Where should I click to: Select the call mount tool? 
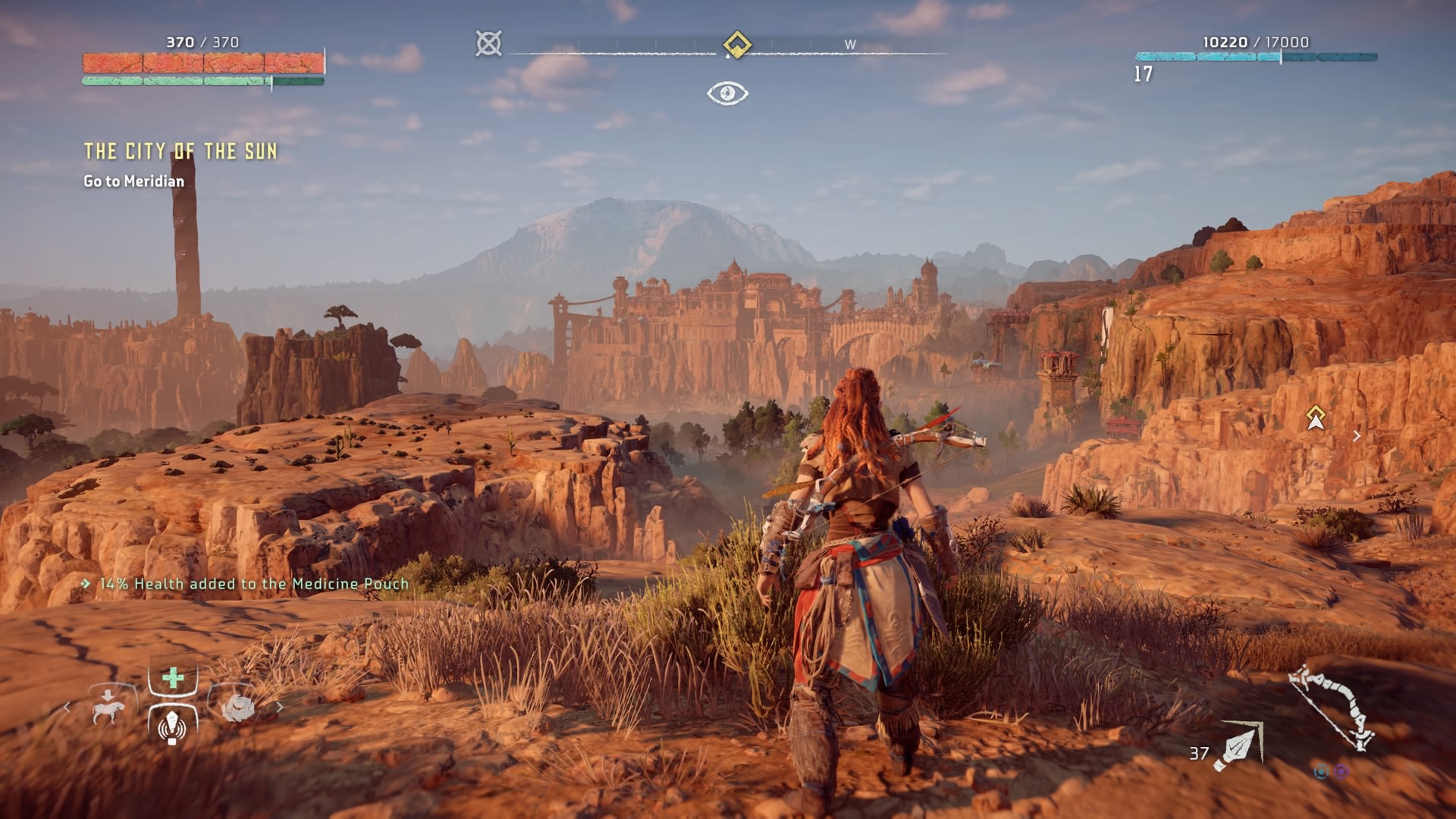pos(108,707)
